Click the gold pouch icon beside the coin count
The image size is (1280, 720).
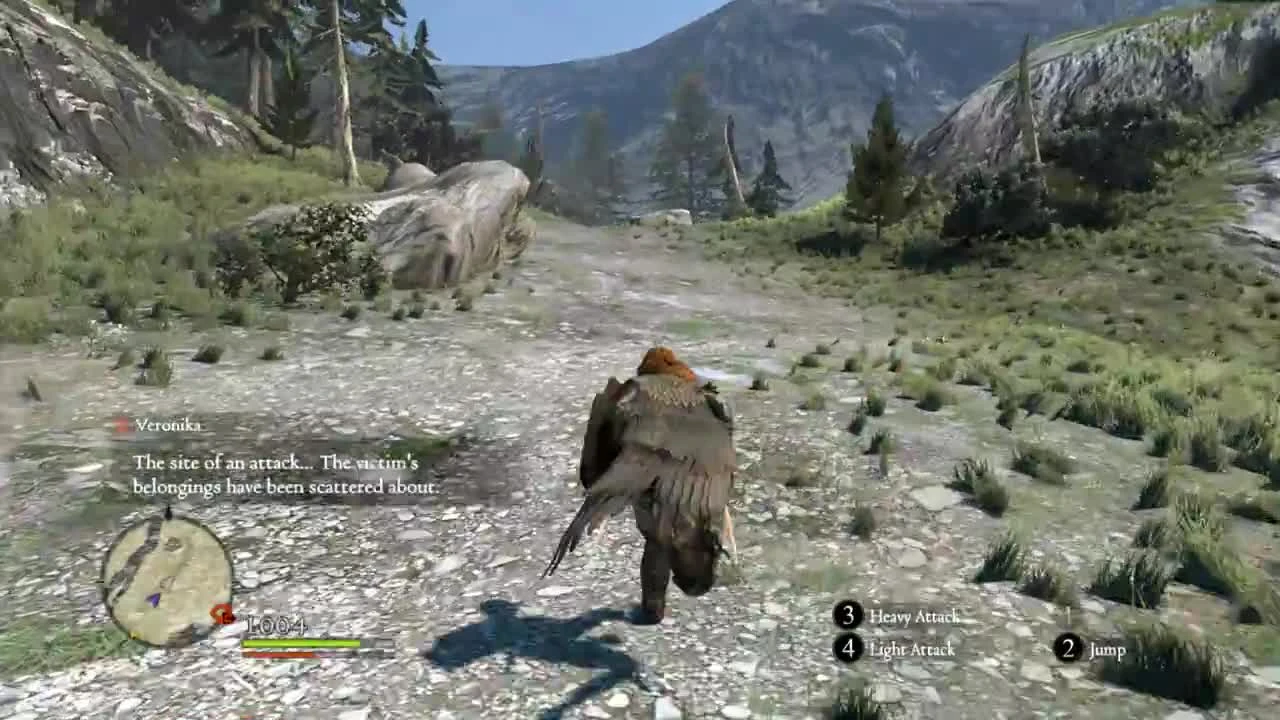pos(220,613)
